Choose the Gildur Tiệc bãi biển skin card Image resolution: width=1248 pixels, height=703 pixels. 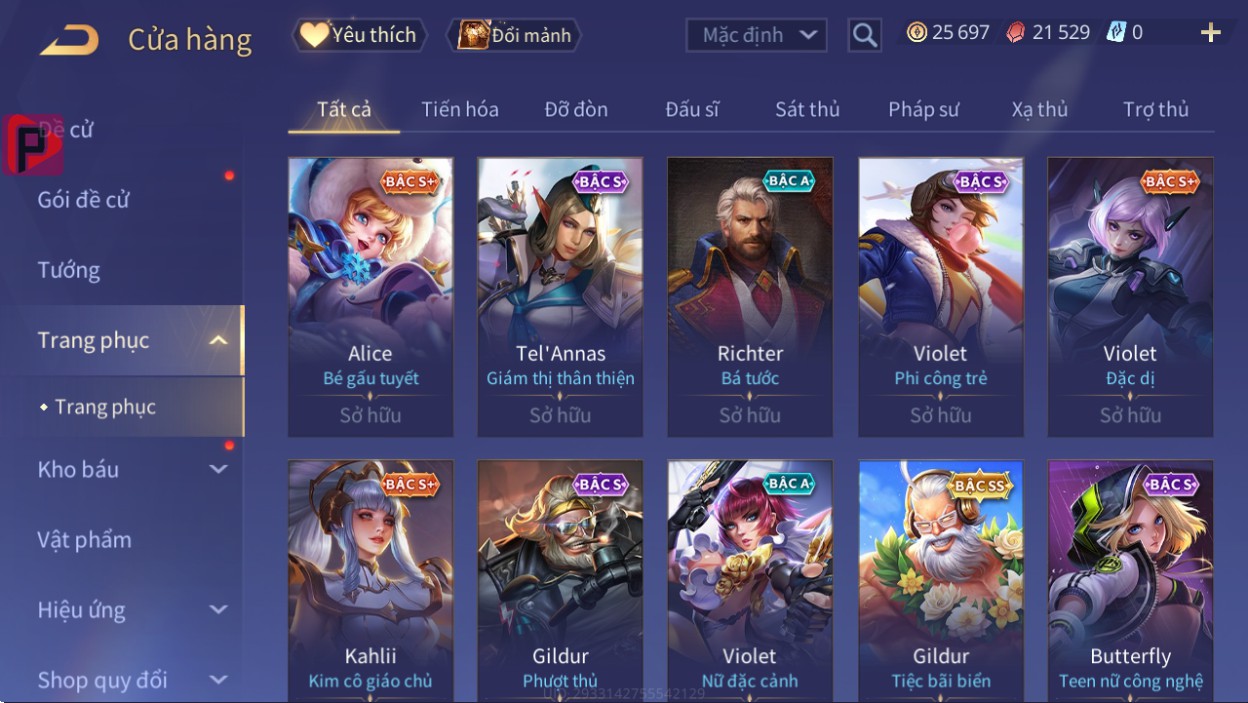point(940,580)
